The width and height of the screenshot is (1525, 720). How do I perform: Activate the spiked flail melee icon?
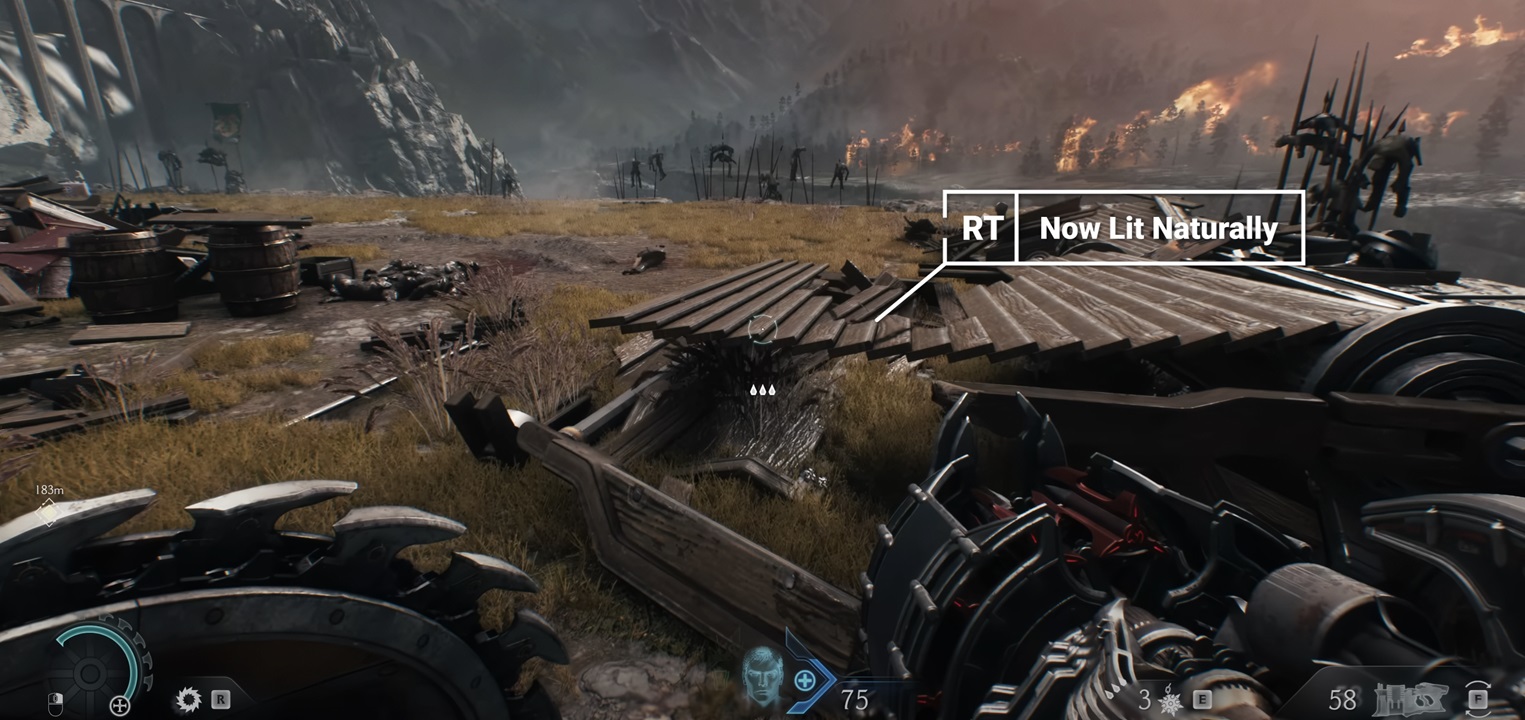tap(1169, 701)
